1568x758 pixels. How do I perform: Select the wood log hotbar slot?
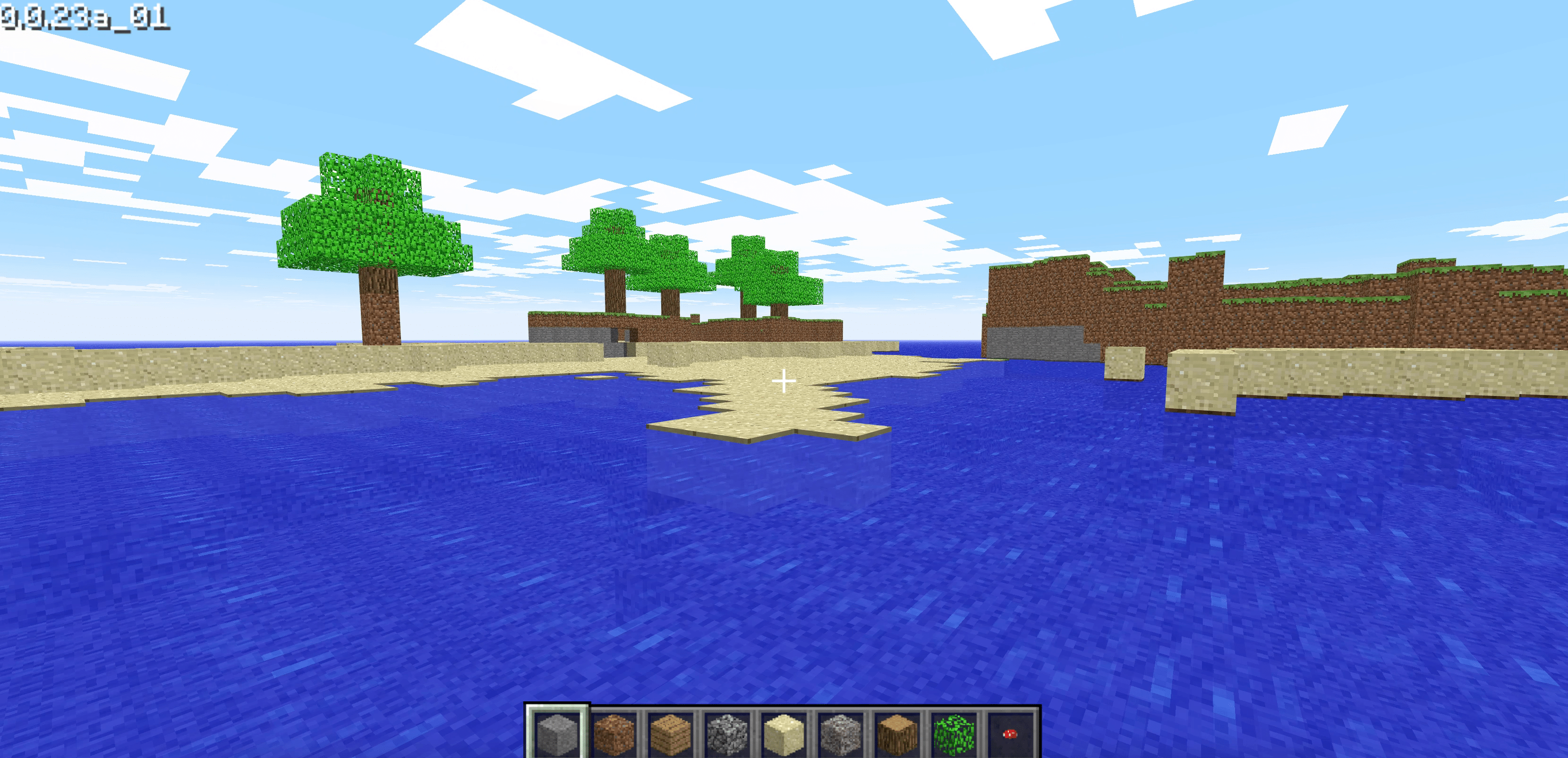pos(896,733)
